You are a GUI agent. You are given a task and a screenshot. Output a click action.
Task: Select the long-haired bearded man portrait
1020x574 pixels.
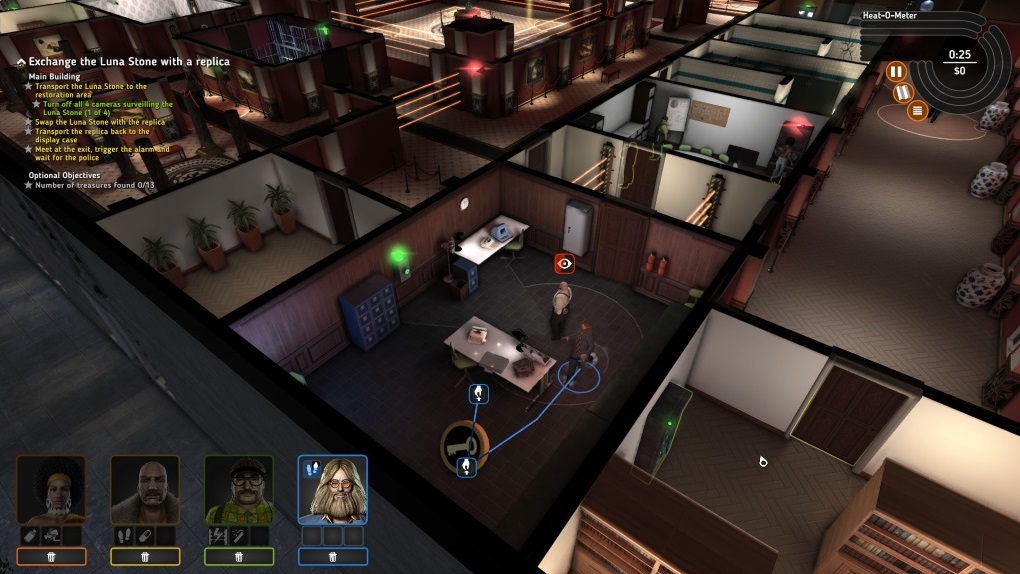[333, 490]
